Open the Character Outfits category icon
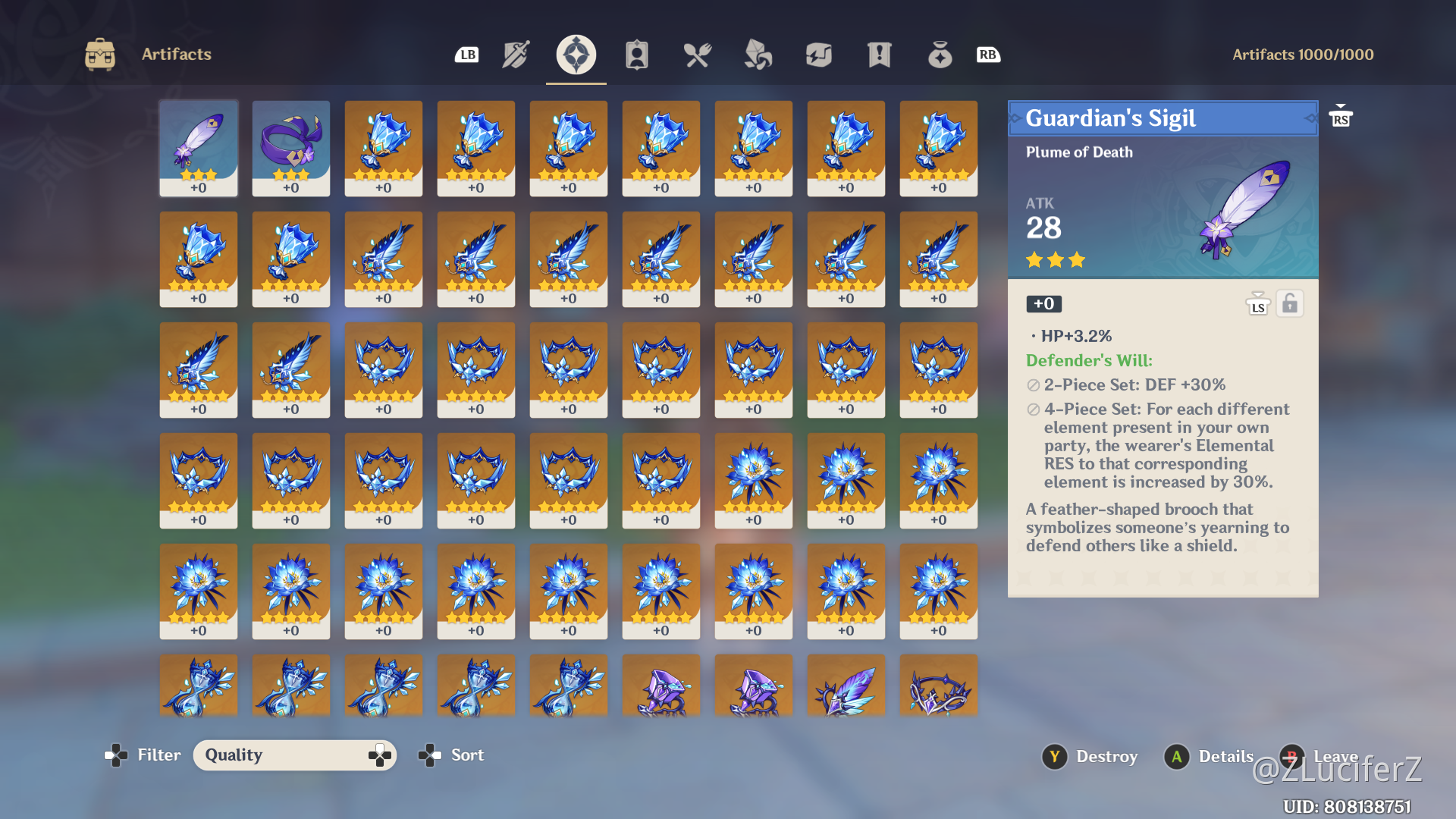Screen dimensions: 1456x819 pyautogui.click(x=637, y=54)
